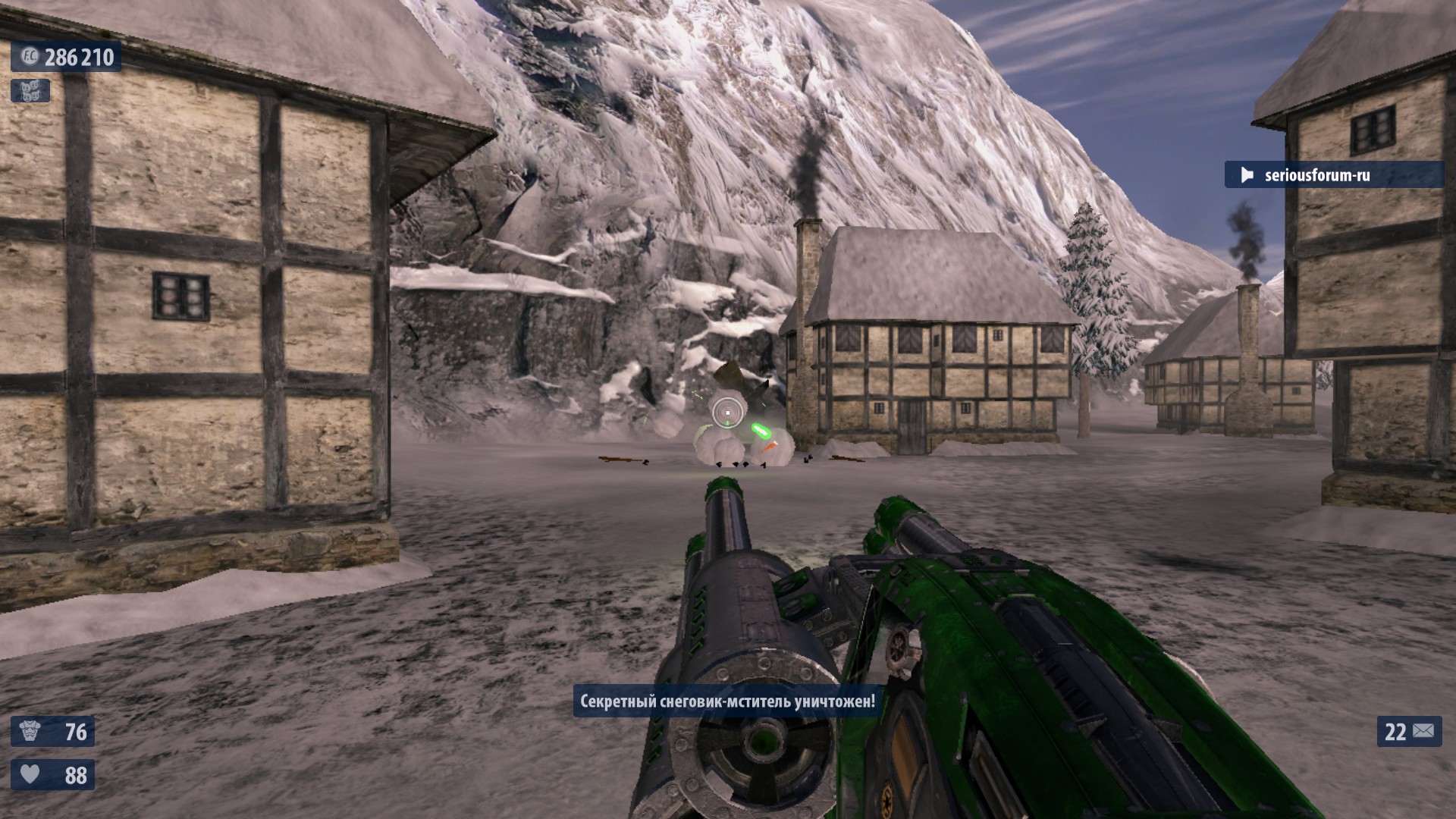Click the four-faces icon below the score
This screenshot has height=819, width=1456.
tap(30, 91)
